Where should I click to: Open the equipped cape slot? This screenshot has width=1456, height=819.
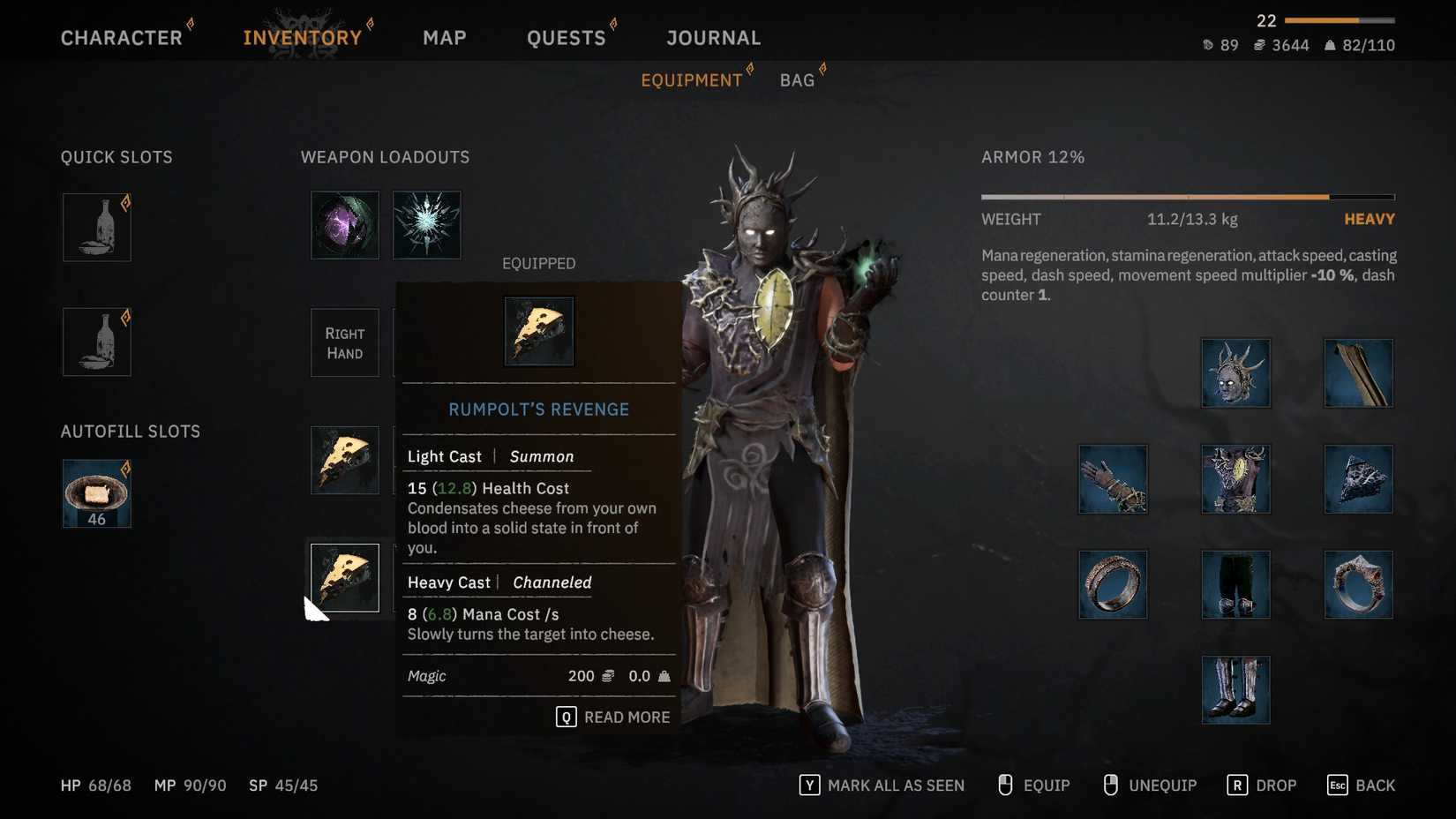coord(1358,372)
